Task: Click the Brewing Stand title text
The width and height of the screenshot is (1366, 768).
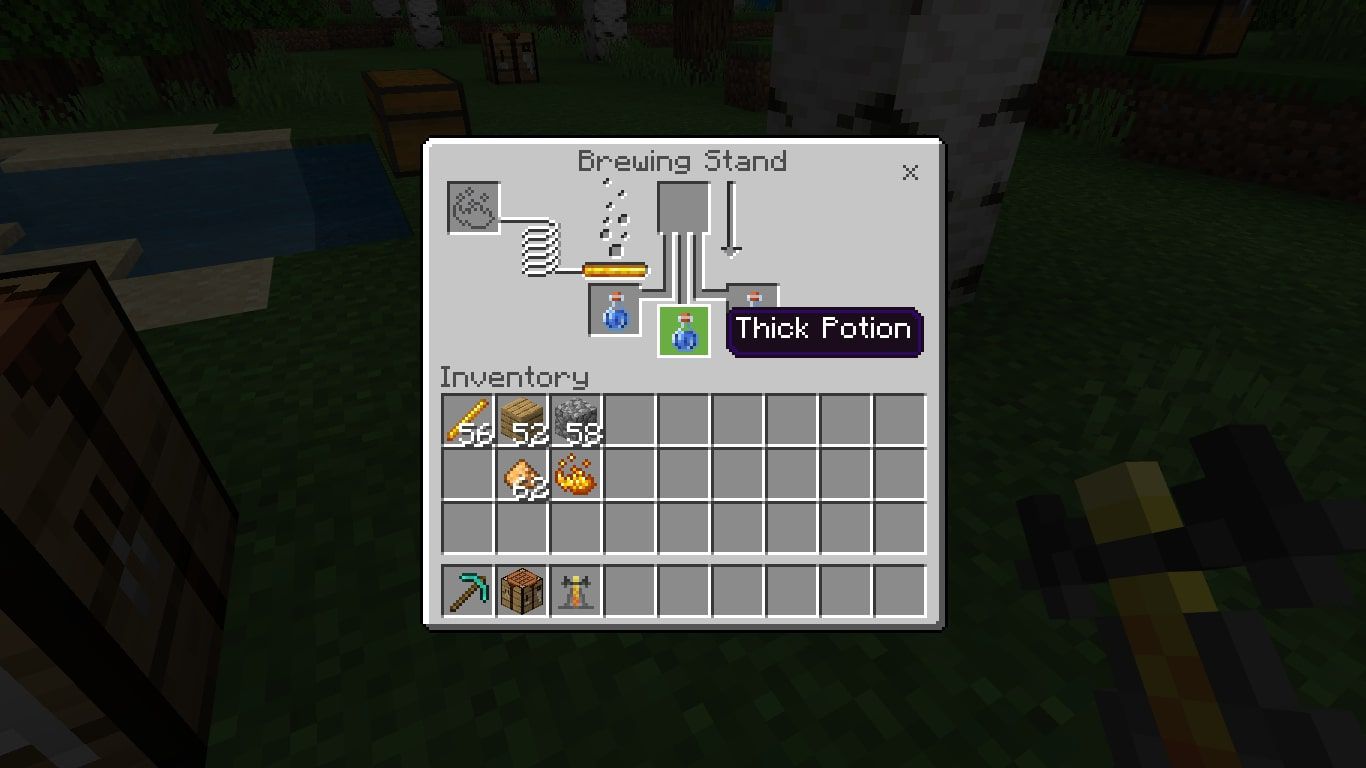Action: click(684, 161)
